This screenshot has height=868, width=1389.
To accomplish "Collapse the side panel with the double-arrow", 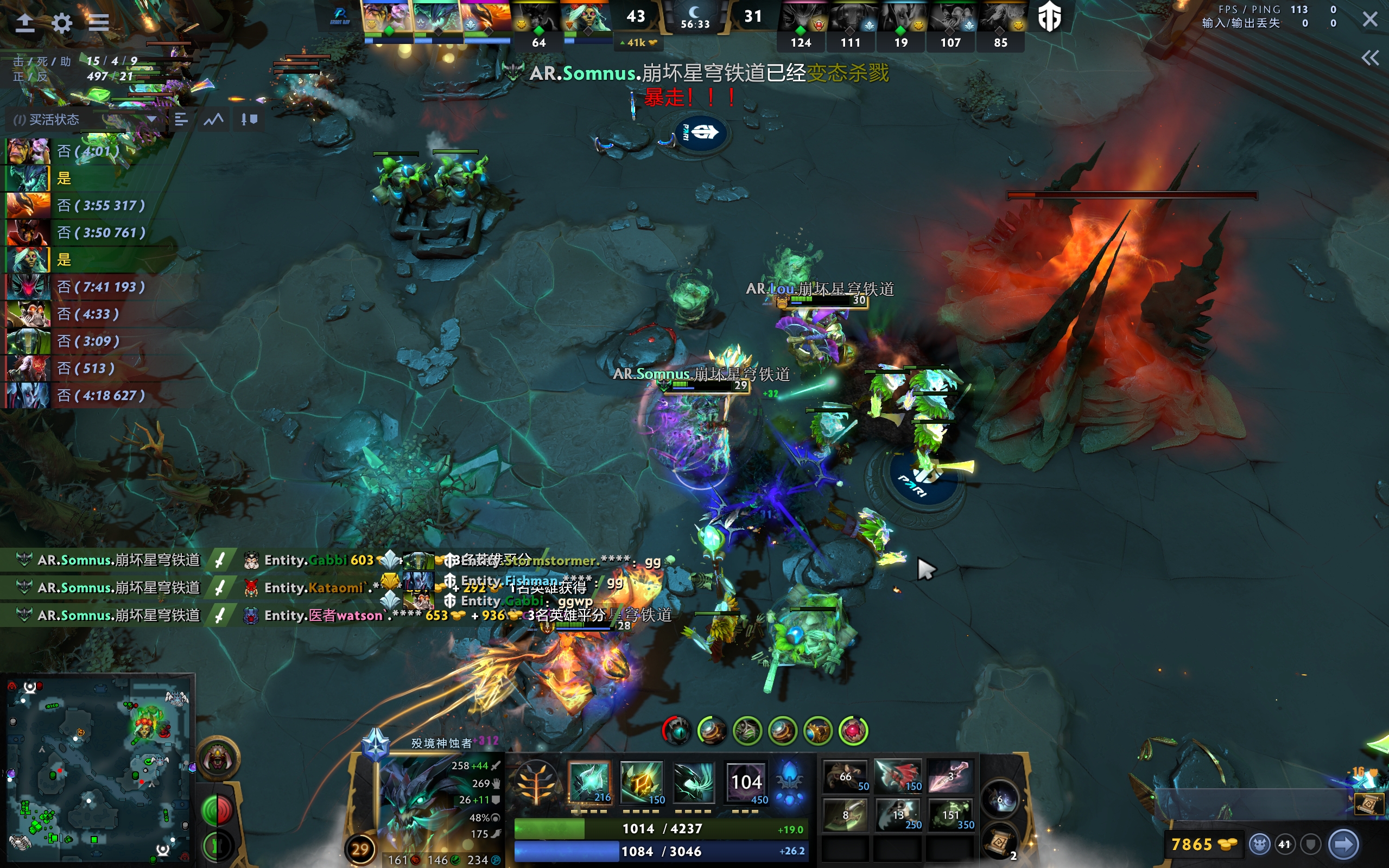I will pos(1370,58).
